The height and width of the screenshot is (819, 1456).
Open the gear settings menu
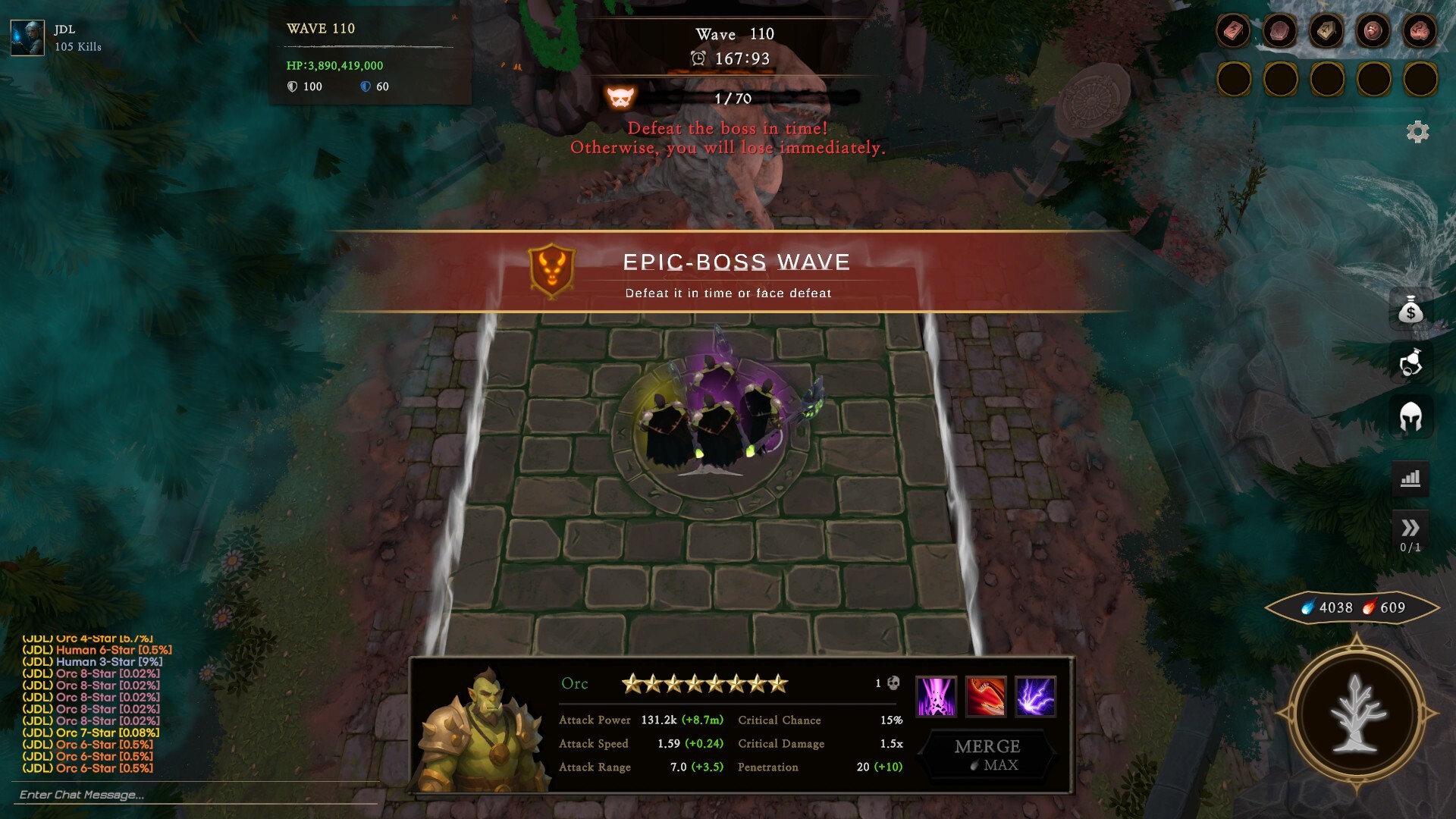pos(1417,132)
